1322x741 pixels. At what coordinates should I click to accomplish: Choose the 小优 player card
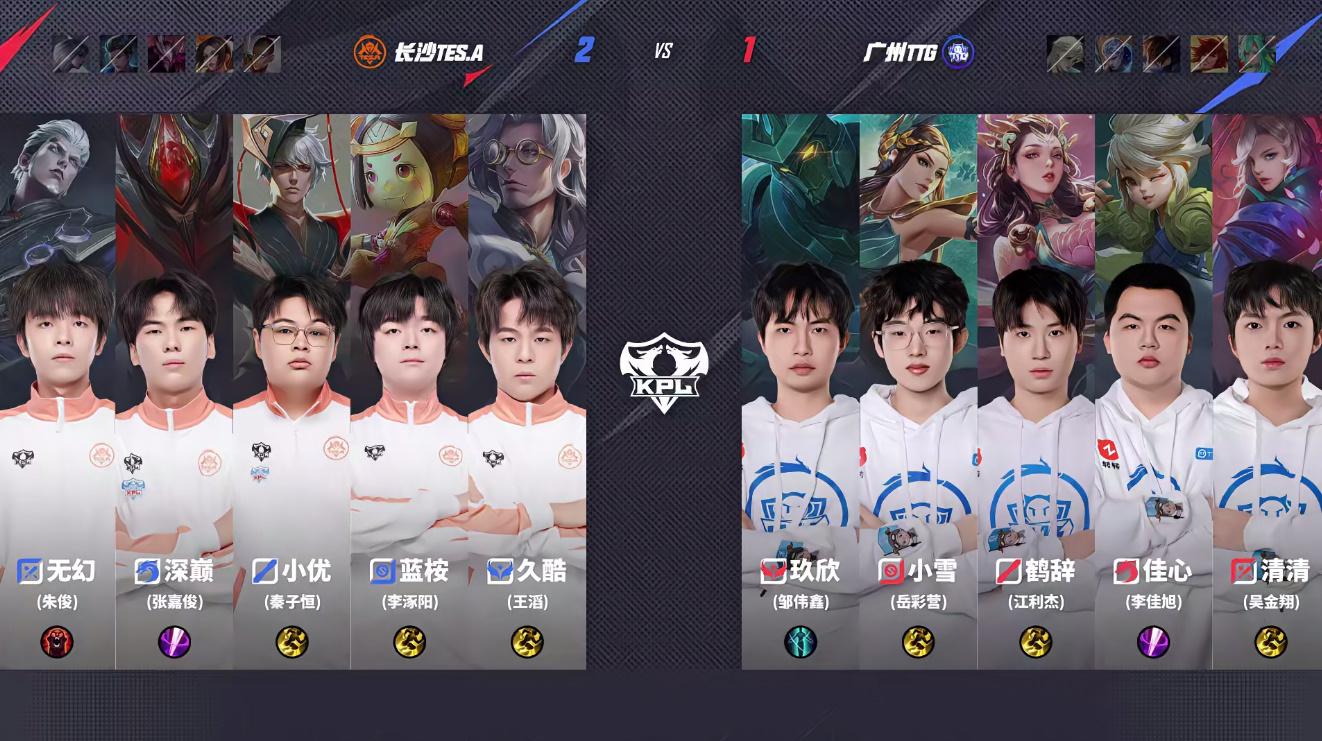click(291, 390)
